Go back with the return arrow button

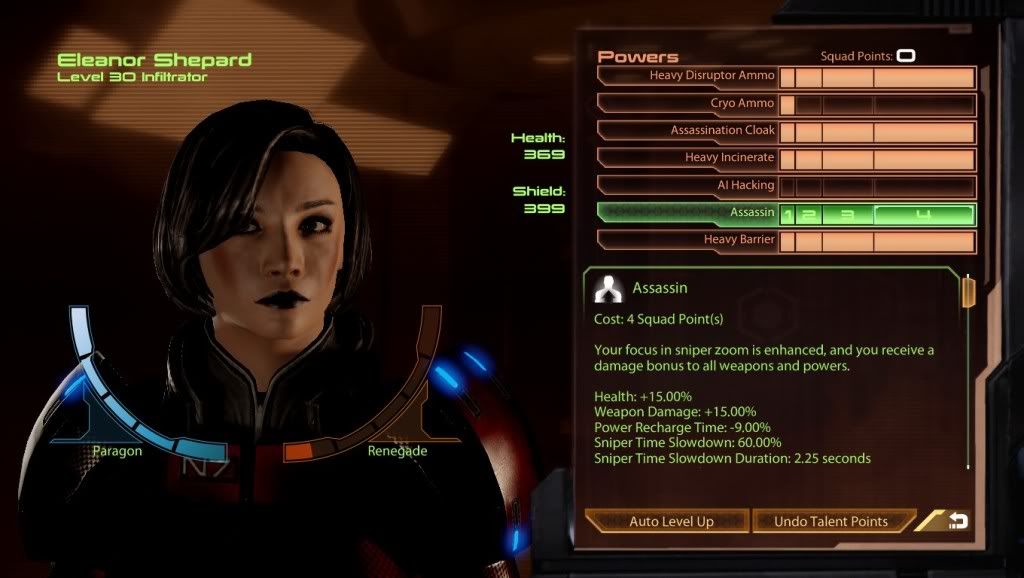957,521
